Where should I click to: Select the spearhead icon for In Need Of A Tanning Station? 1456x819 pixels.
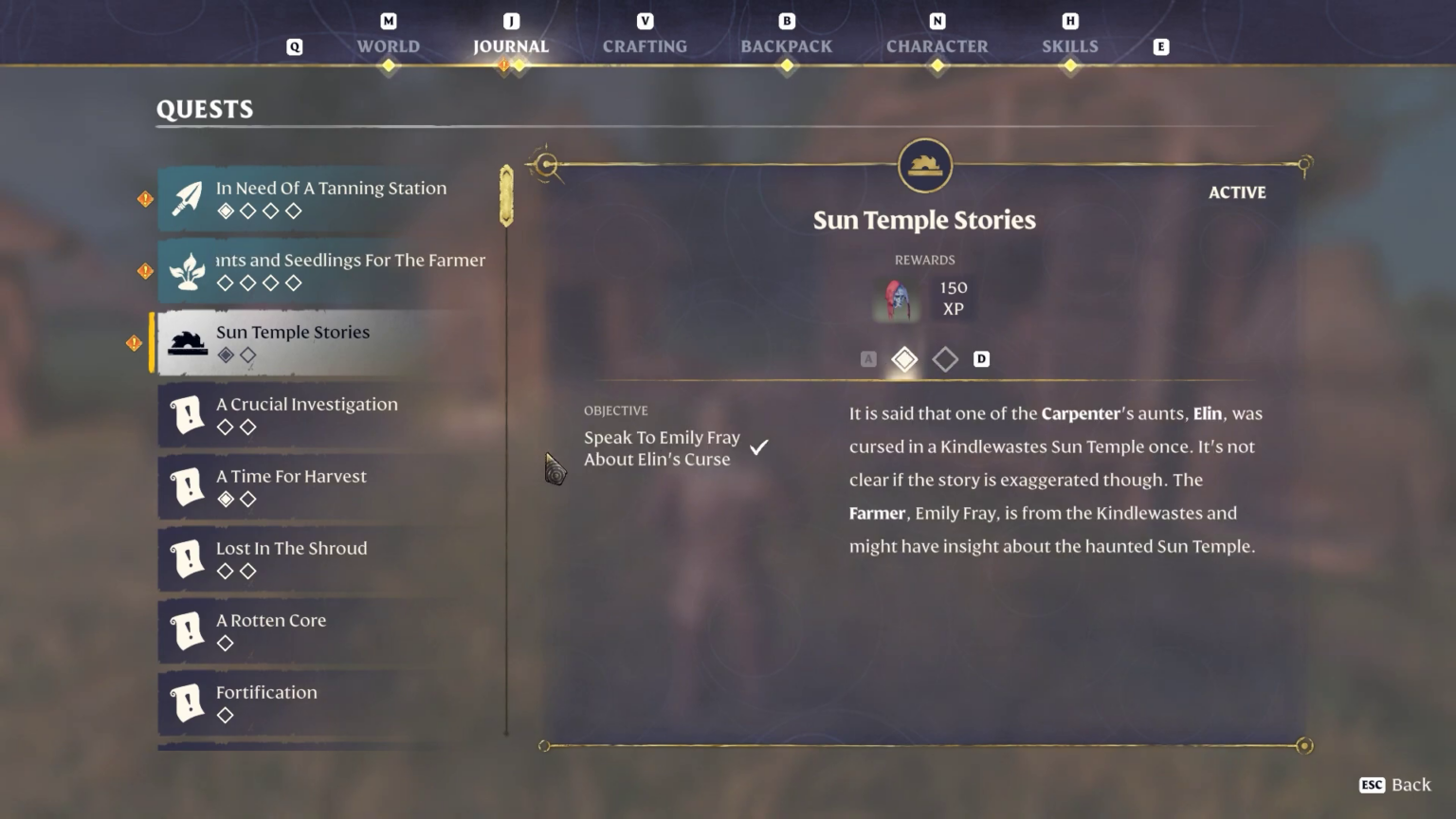click(186, 199)
